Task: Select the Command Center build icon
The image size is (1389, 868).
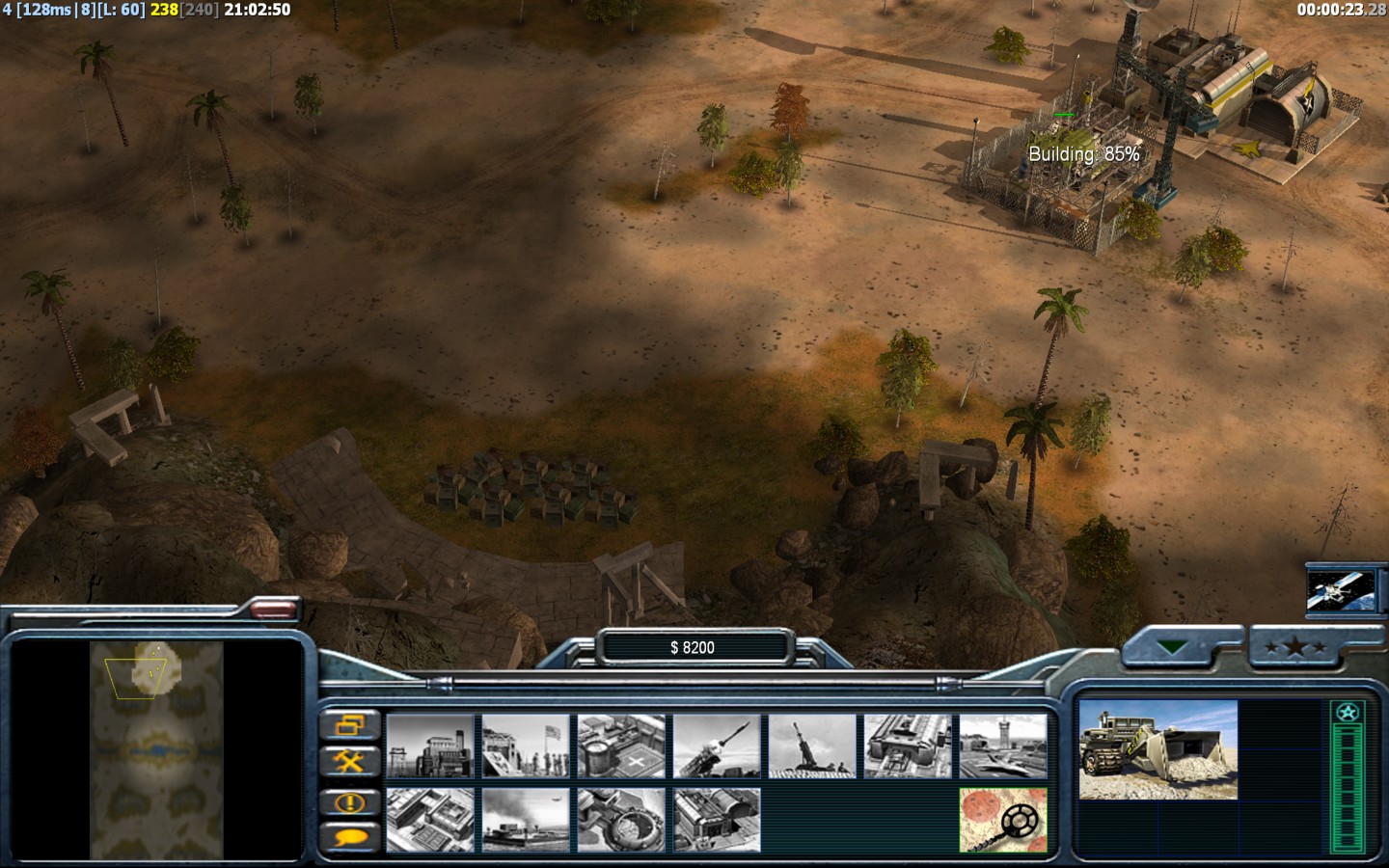Action: click(x=717, y=820)
